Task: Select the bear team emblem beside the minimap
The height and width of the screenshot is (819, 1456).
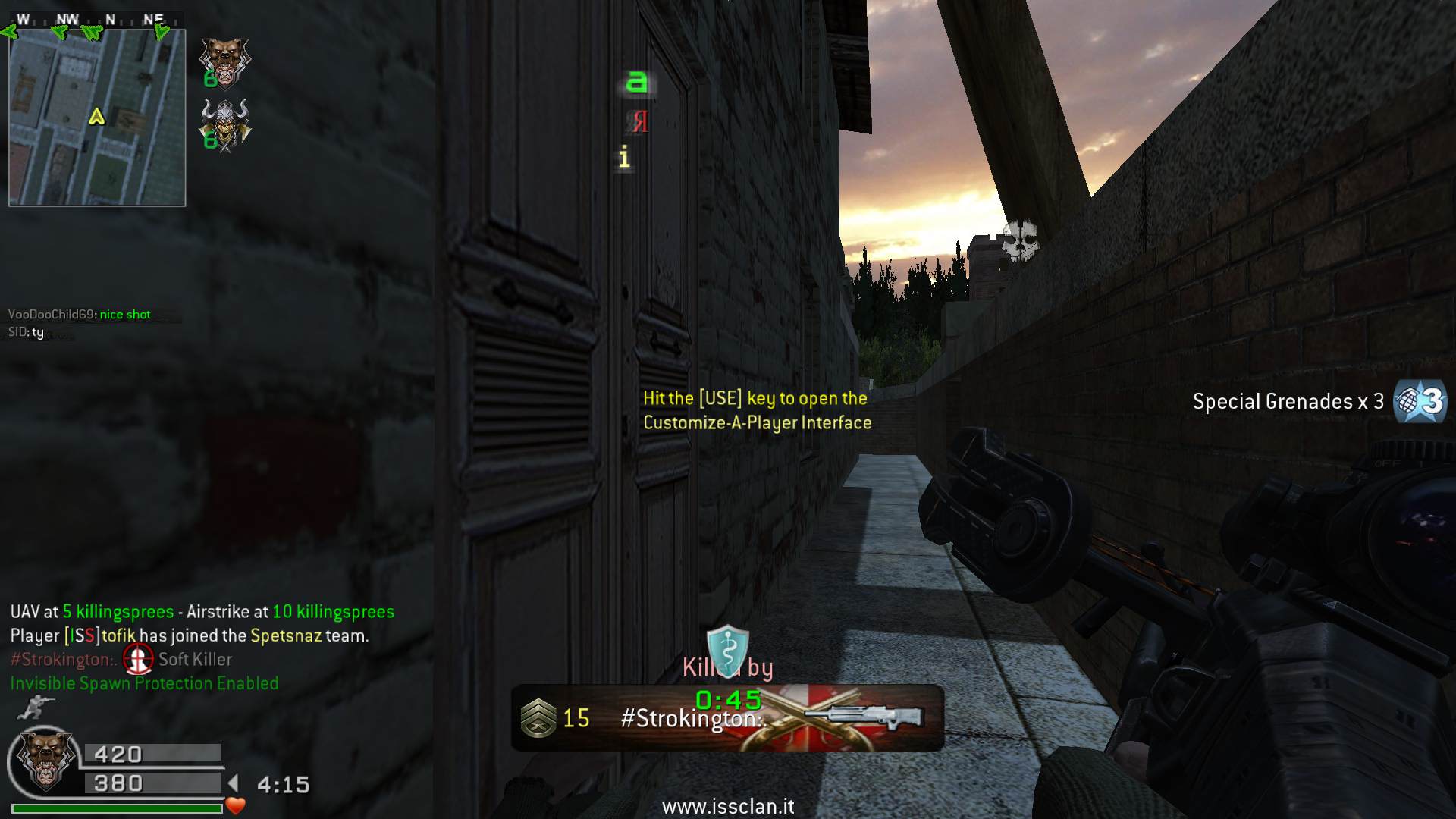Action: [224, 62]
